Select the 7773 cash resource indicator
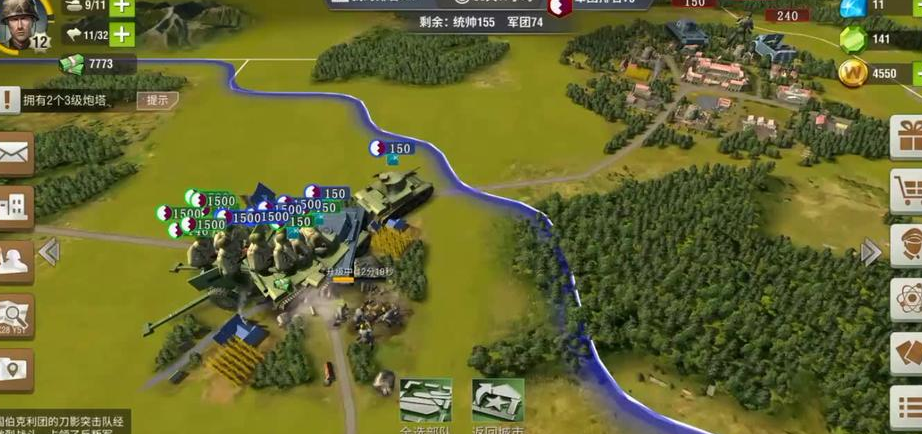Image resolution: width=922 pixels, height=434 pixels. (98, 64)
